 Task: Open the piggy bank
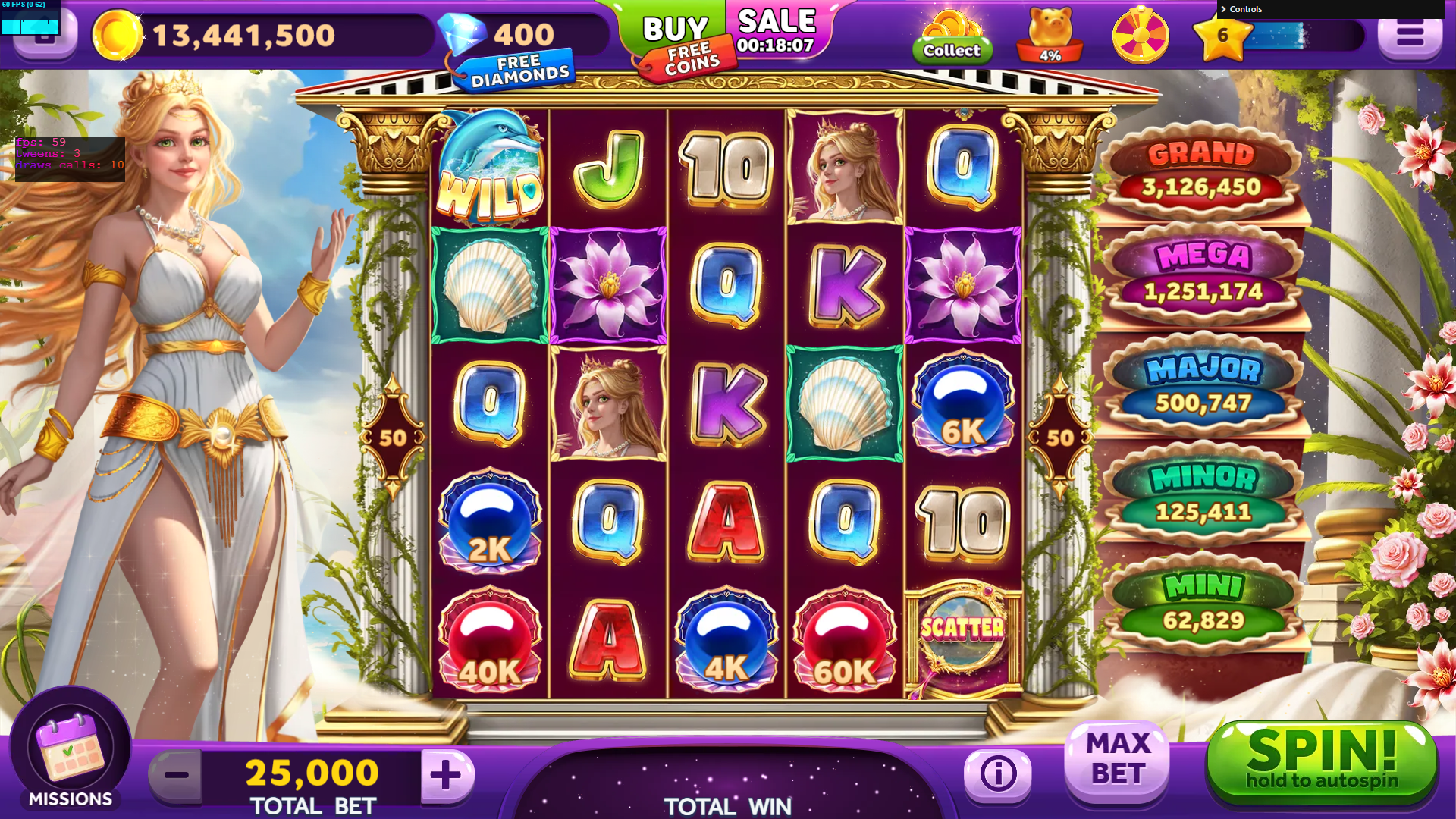tap(1050, 35)
